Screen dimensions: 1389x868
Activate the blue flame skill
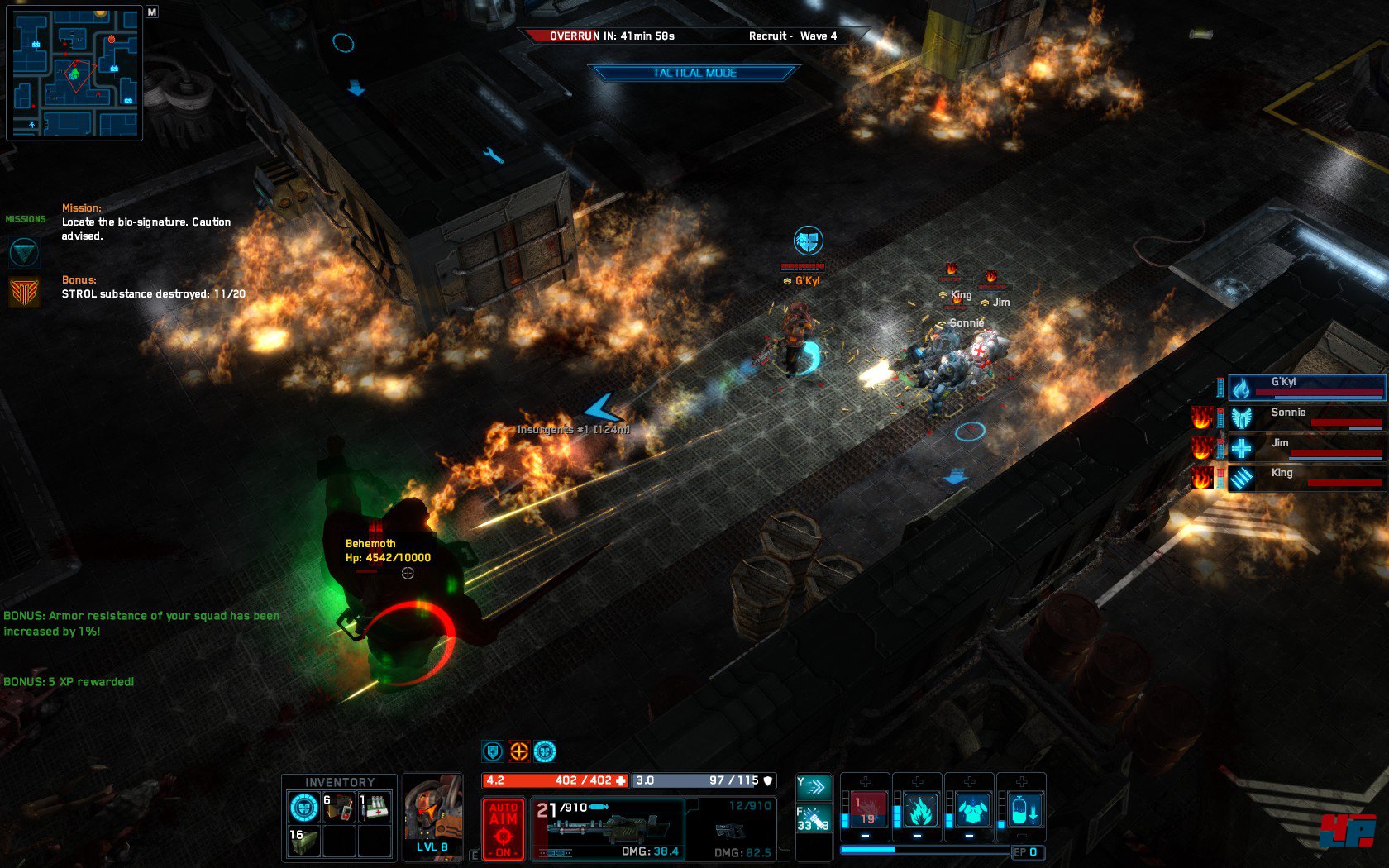tap(920, 810)
